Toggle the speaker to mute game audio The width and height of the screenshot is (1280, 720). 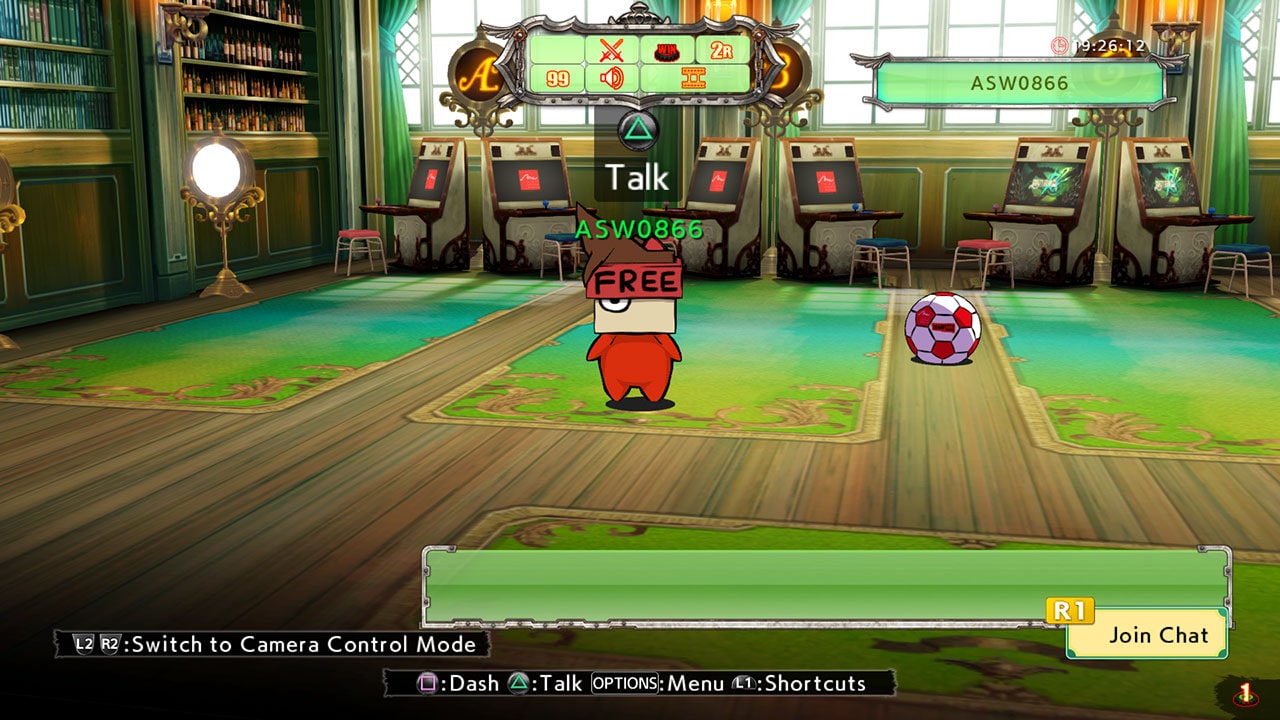613,79
